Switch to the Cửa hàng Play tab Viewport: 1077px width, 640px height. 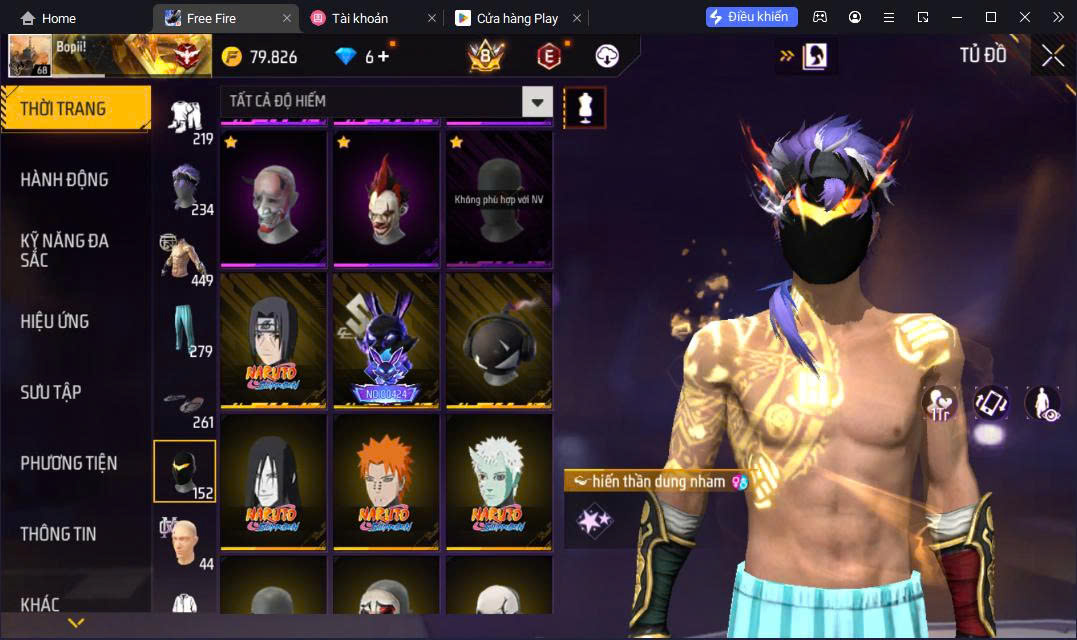pos(515,18)
